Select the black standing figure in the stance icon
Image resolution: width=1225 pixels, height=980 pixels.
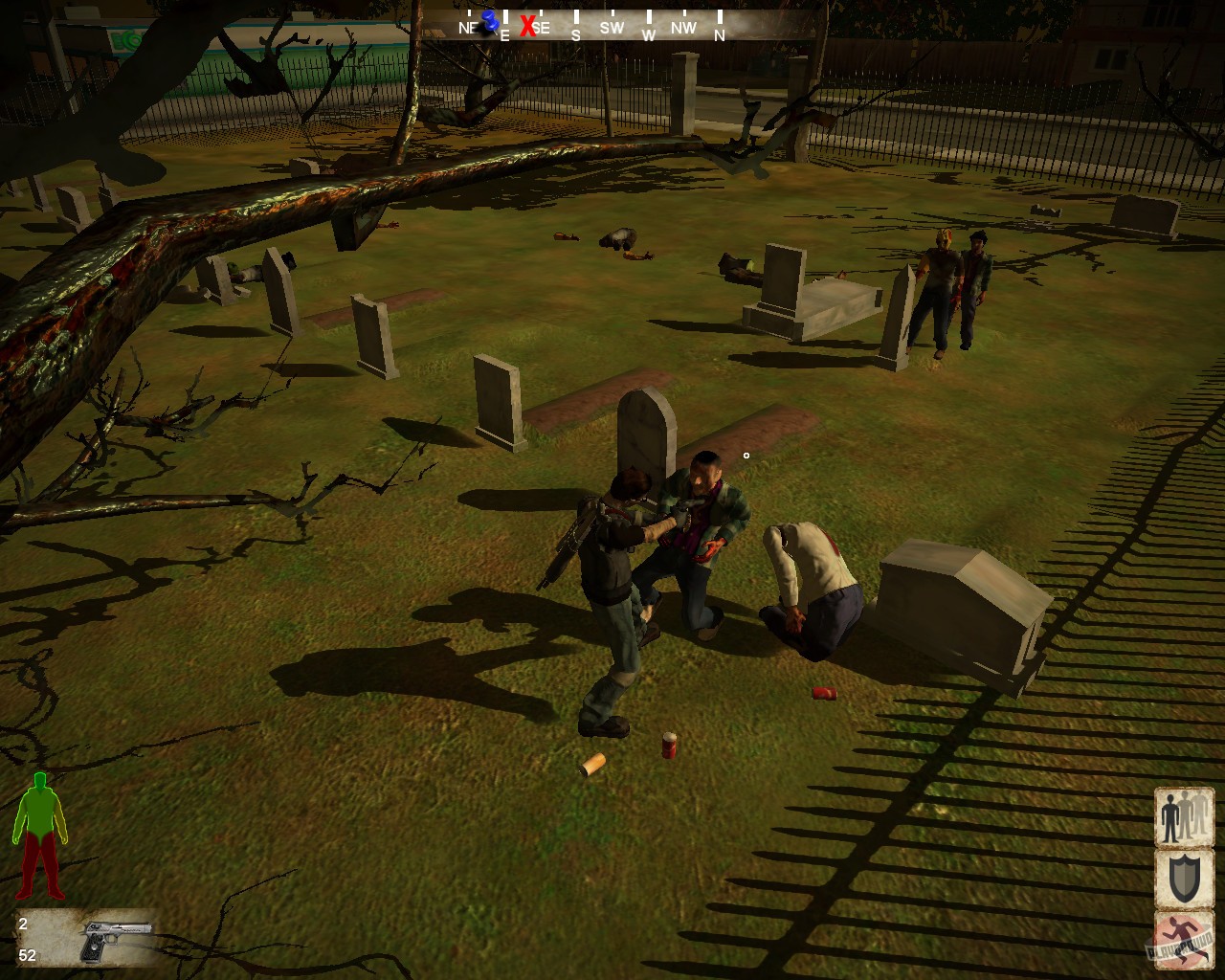click(x=1170, y=820)
